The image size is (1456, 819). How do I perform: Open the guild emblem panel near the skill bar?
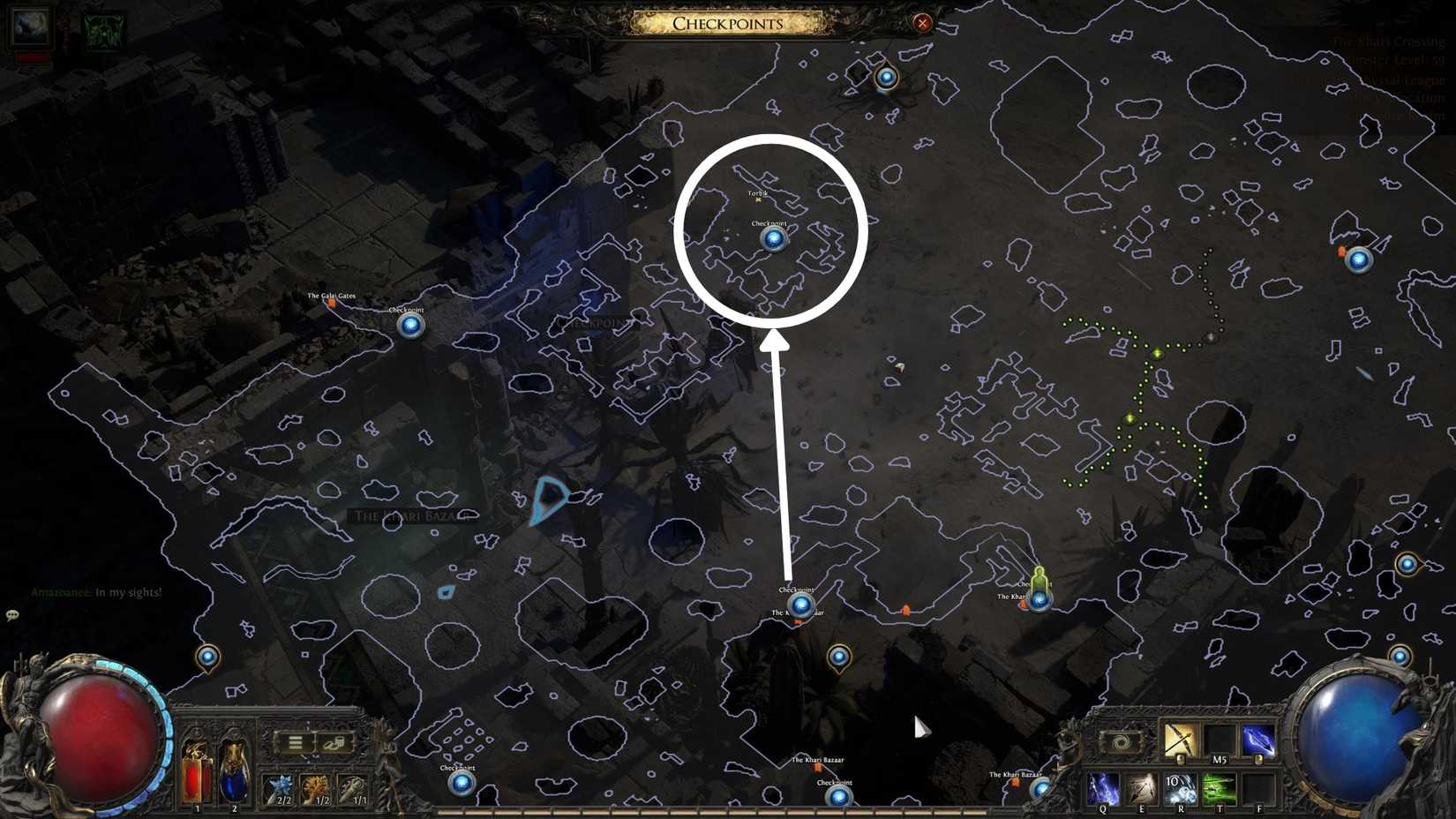tap(1122, 742)
